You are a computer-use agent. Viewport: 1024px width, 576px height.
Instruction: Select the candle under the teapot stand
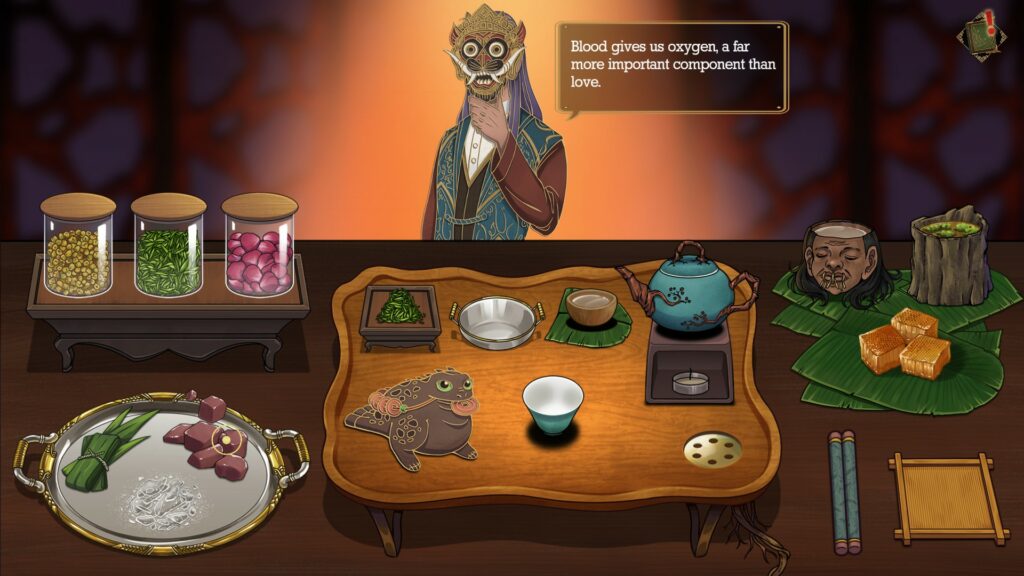688,381
